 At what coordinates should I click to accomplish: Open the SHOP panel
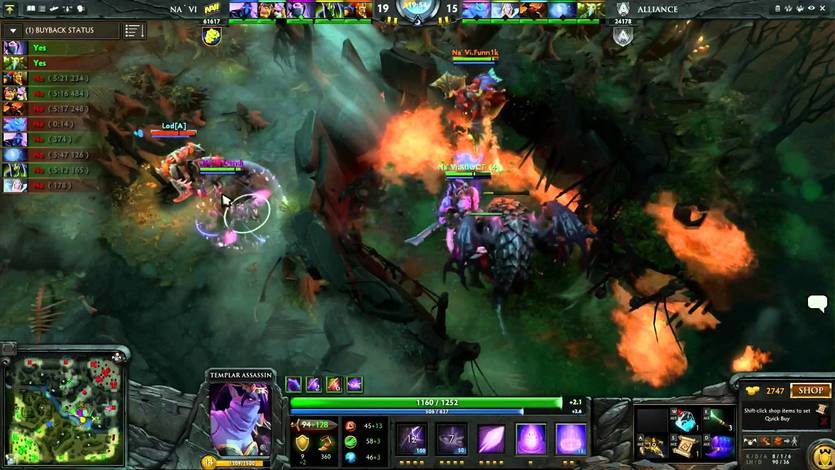pos(811,390)
